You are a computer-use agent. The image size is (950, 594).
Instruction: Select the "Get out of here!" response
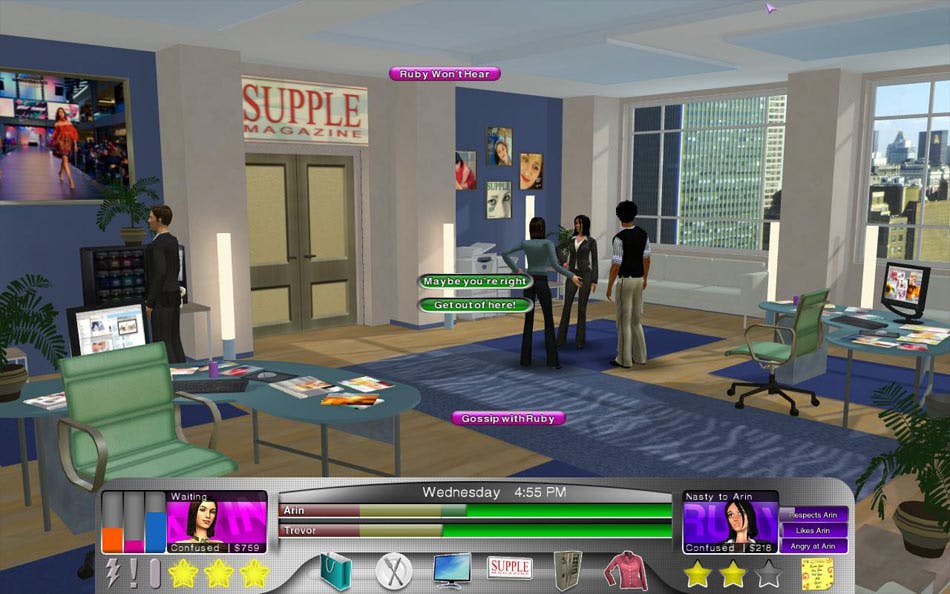474,304
